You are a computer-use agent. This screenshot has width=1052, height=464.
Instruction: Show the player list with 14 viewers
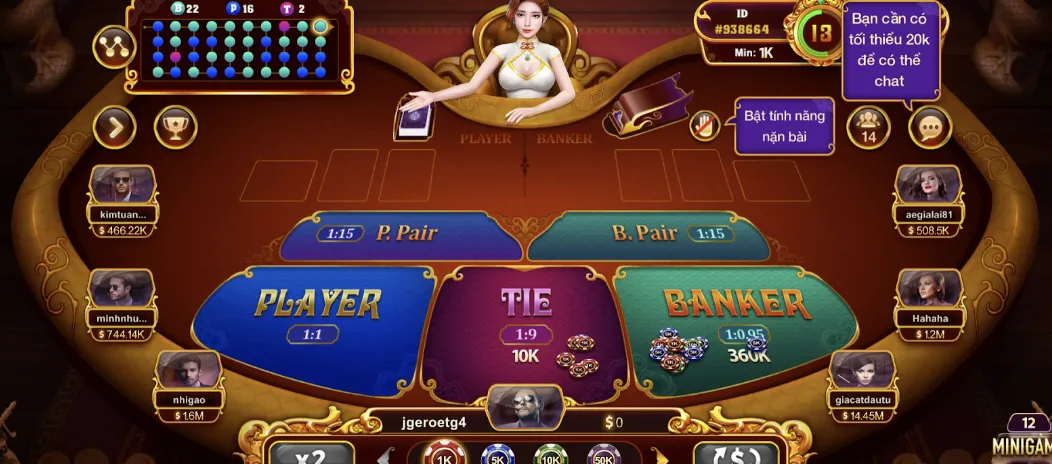[868, 127]
